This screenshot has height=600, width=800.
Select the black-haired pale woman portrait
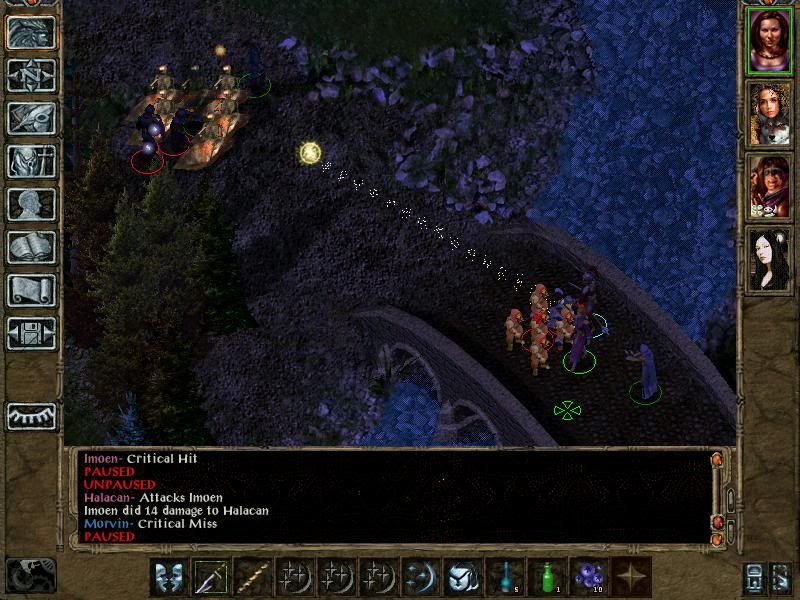click(770, 259)
